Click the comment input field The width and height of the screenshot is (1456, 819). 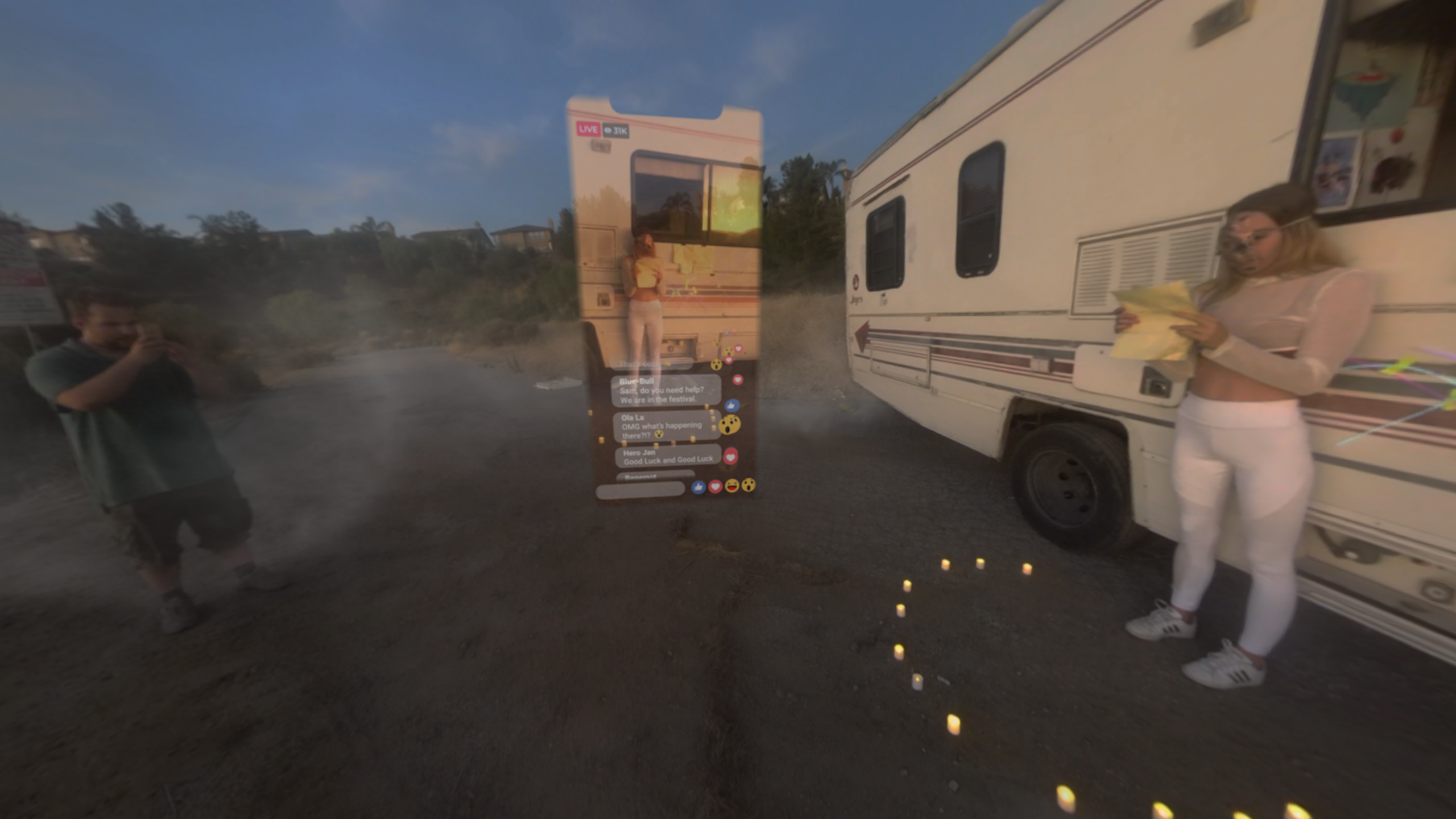(x=640, y=490)
